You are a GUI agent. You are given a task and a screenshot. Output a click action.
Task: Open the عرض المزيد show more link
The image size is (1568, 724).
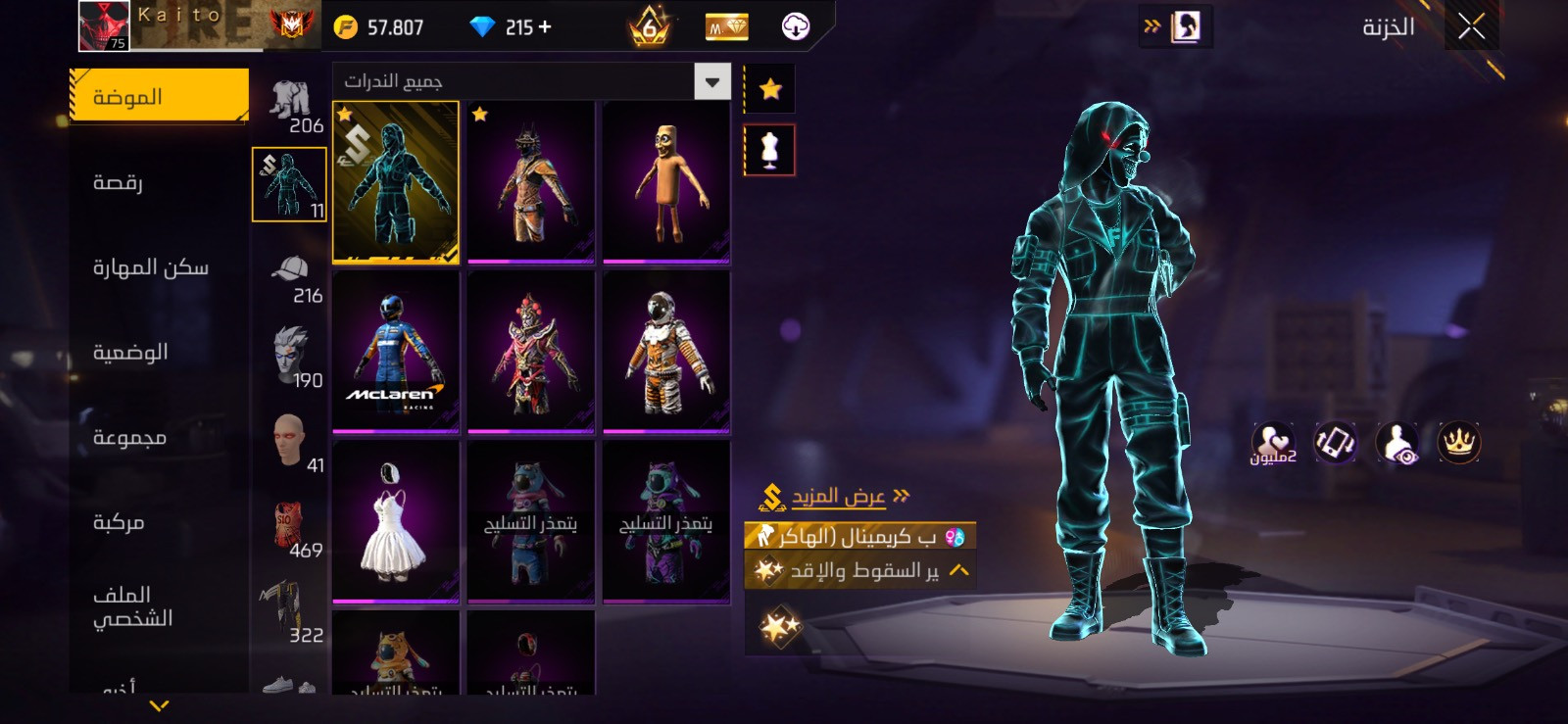(839, 497)
